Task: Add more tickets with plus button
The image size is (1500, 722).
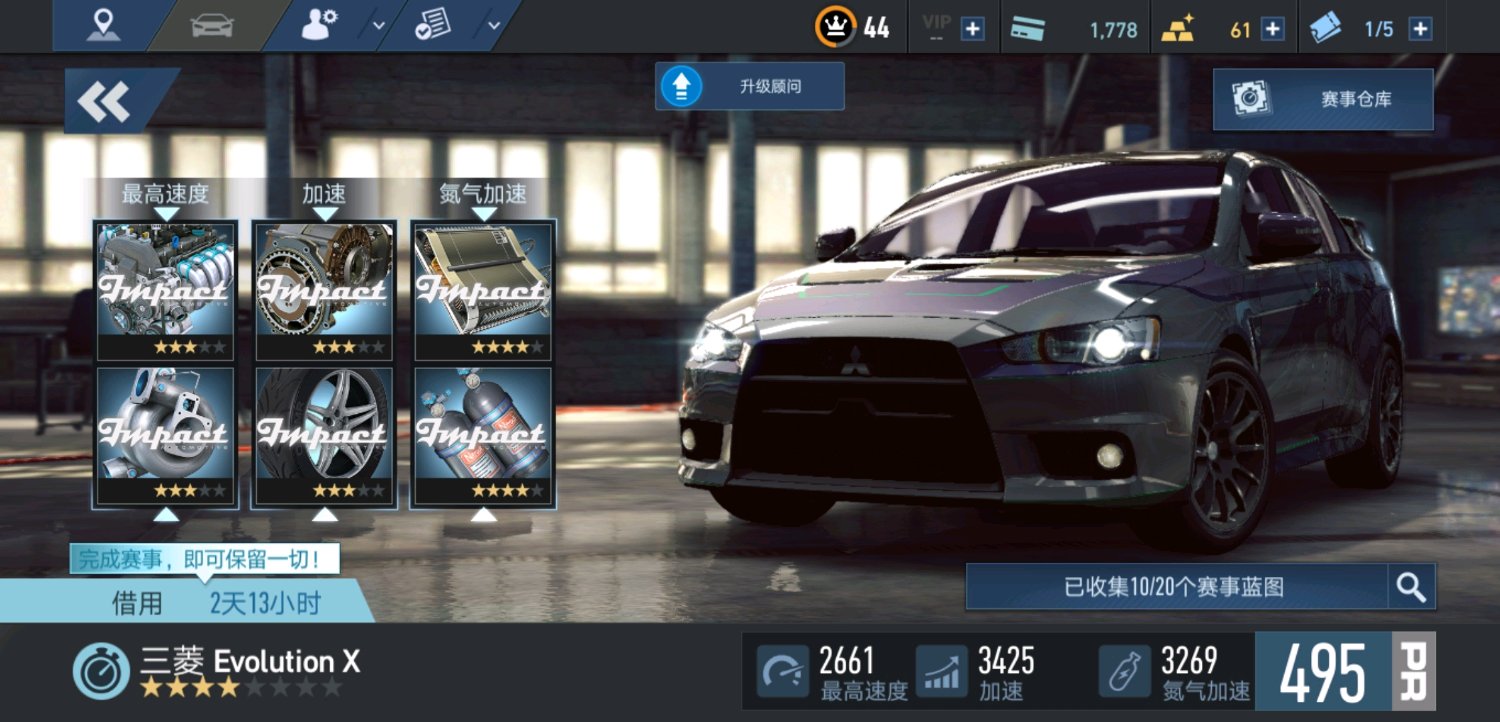Action: pos(1420,29)
